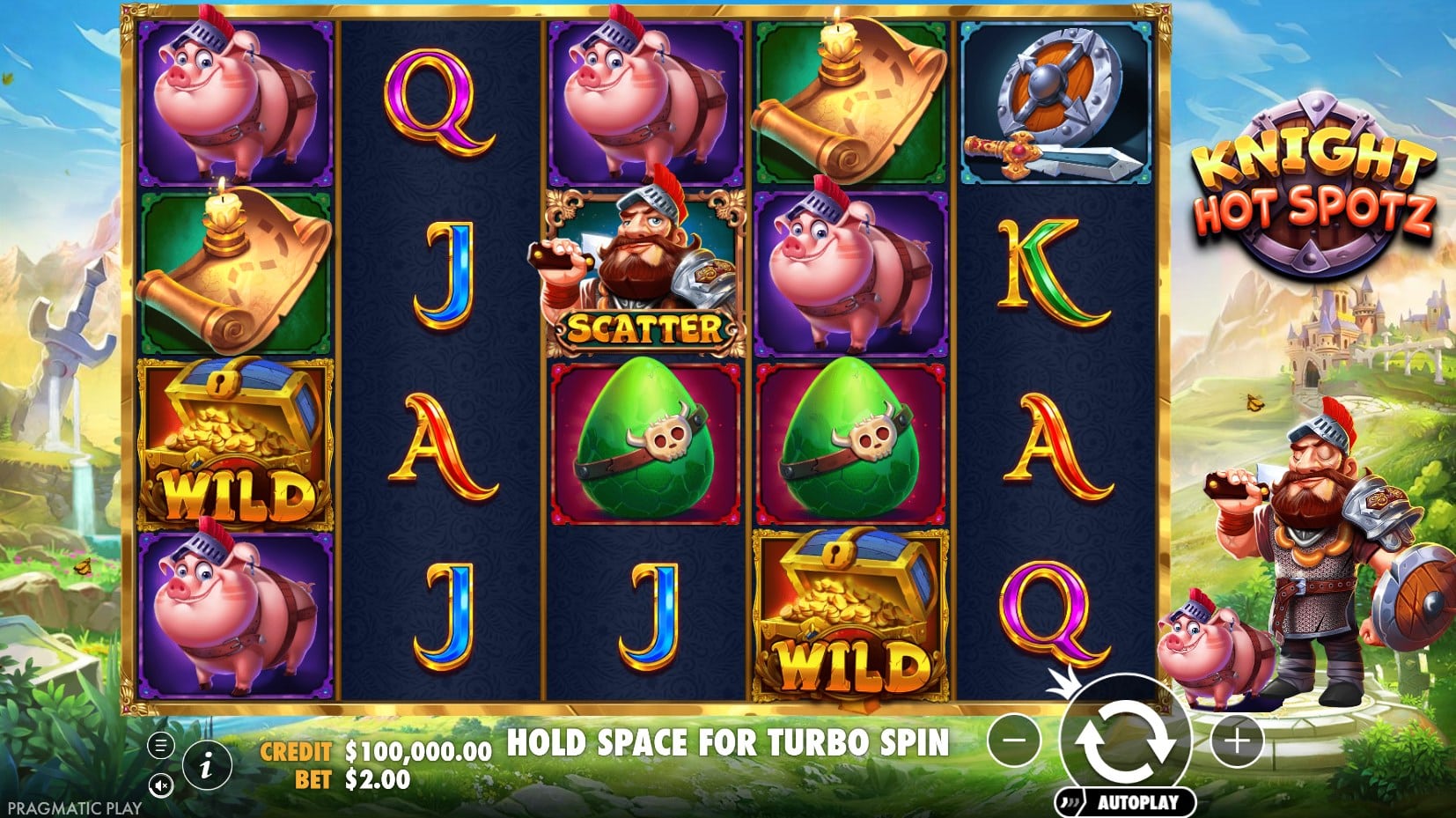The image size is (1456, 818).
Task: Toggle the sound mute speaker icon
Action: pyautogui.click(x=160, y=785)
